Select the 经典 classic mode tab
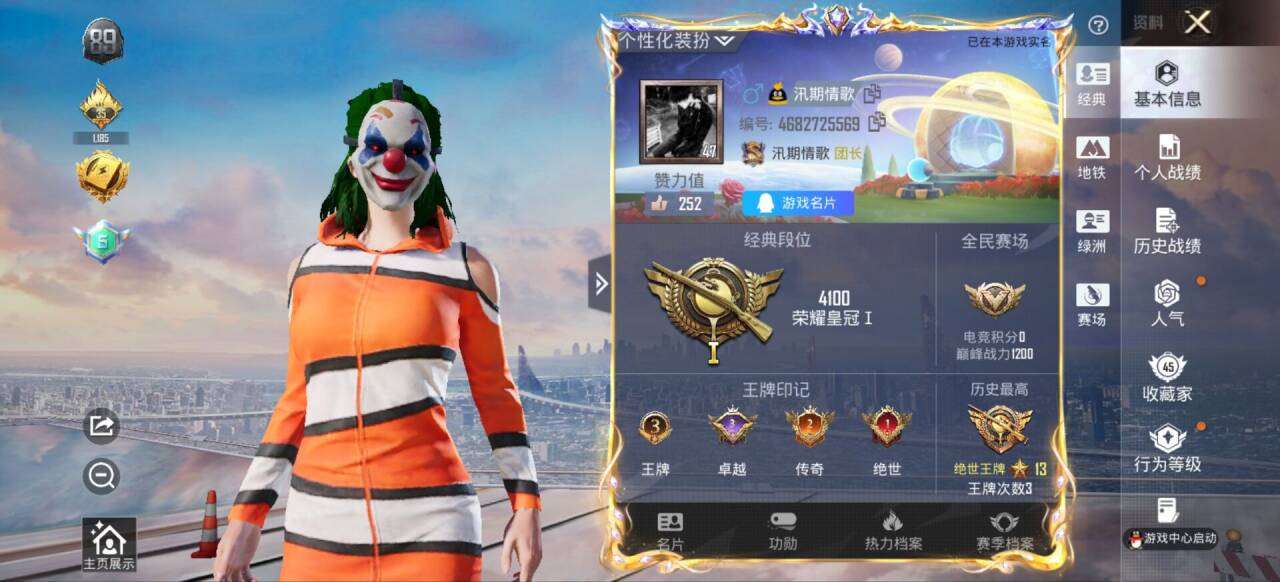Image resolution: width=1280 pixels, height=582 pixels. (x=1092, y=84)
